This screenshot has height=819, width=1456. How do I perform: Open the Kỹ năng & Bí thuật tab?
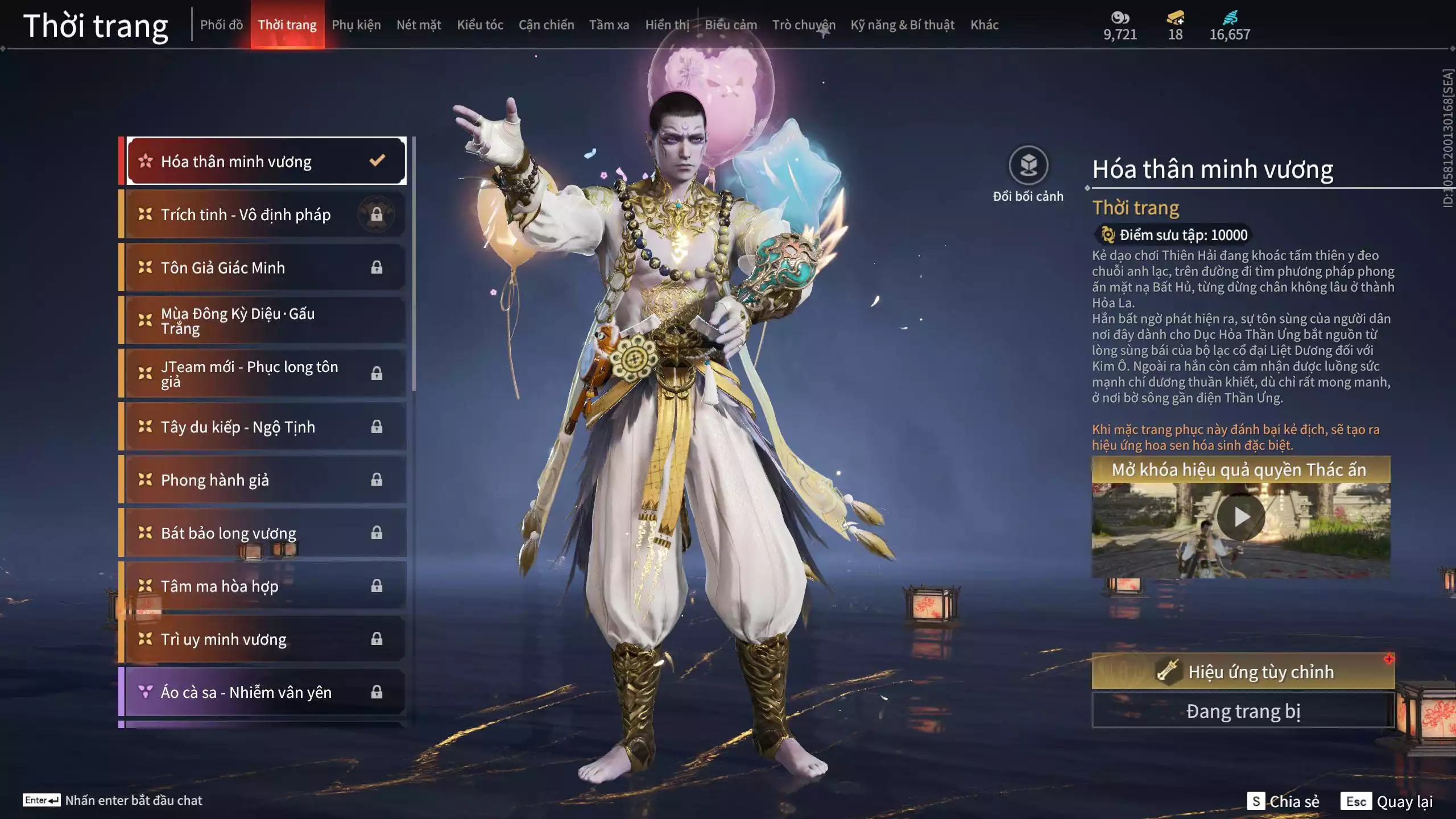(x=902, y=25)
